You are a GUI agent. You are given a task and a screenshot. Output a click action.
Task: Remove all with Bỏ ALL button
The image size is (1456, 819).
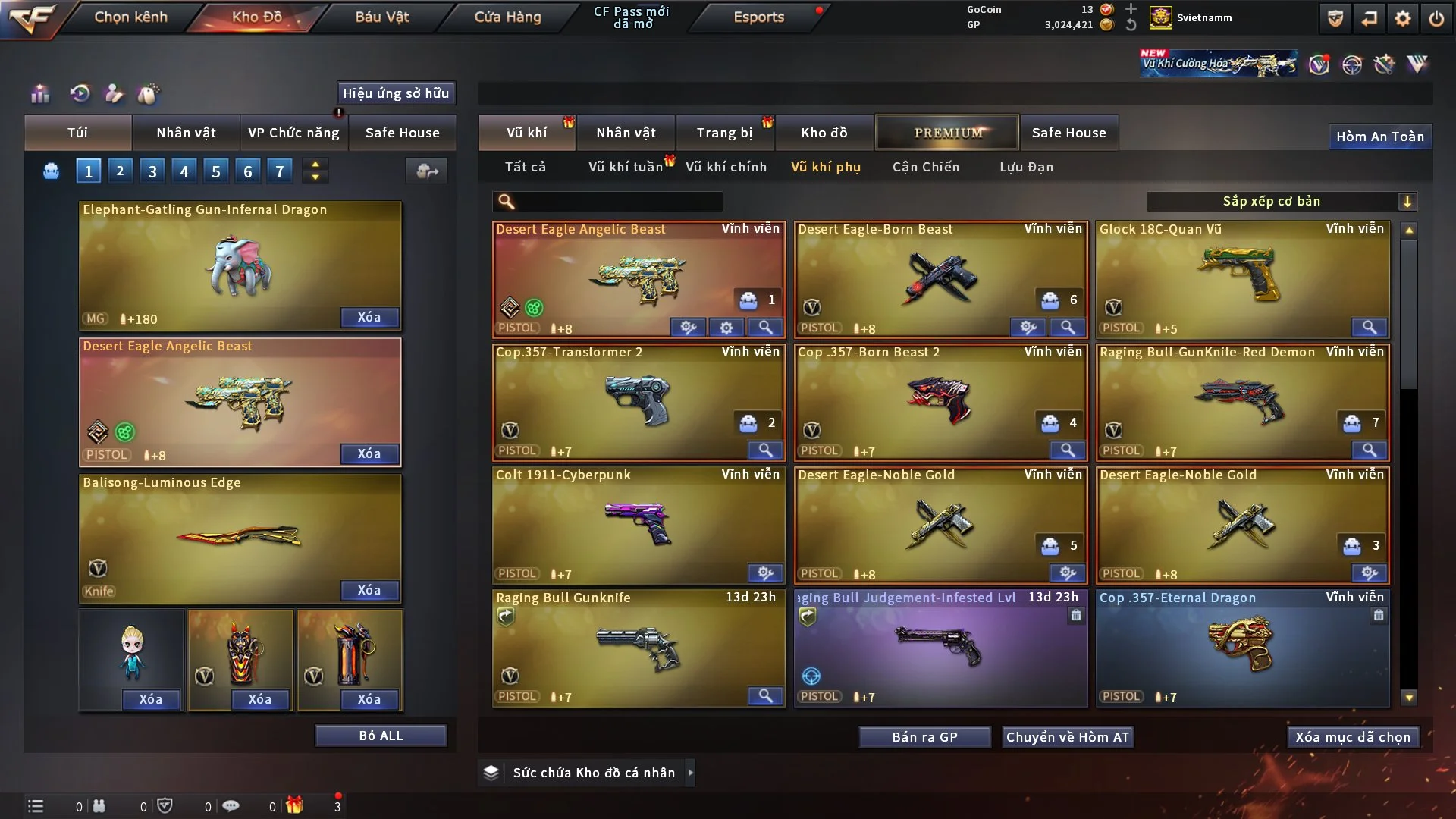[381, 736]
